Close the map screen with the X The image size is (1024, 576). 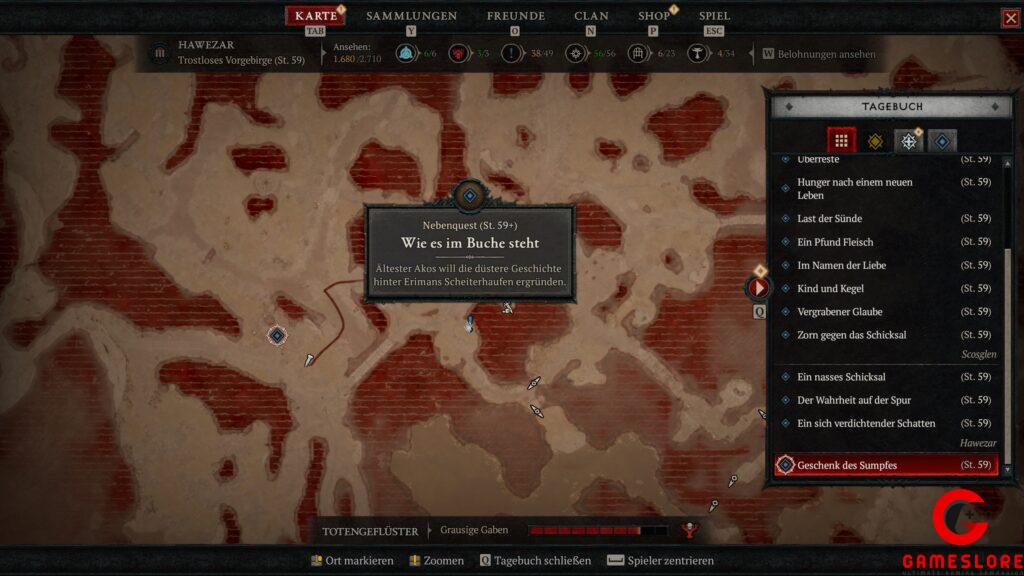(1010, 18)
